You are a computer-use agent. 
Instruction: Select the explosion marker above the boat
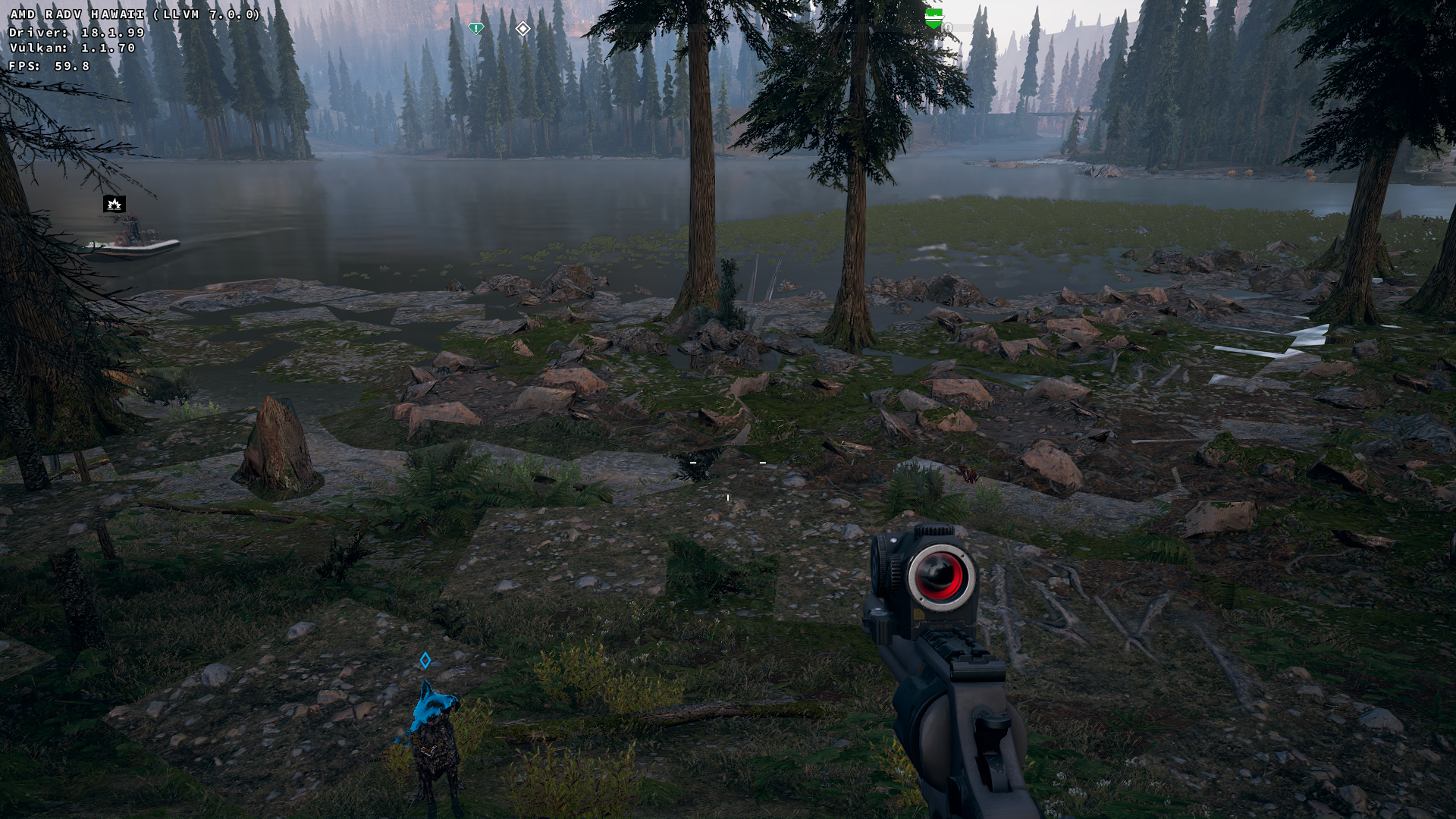[x=115, y=203]
